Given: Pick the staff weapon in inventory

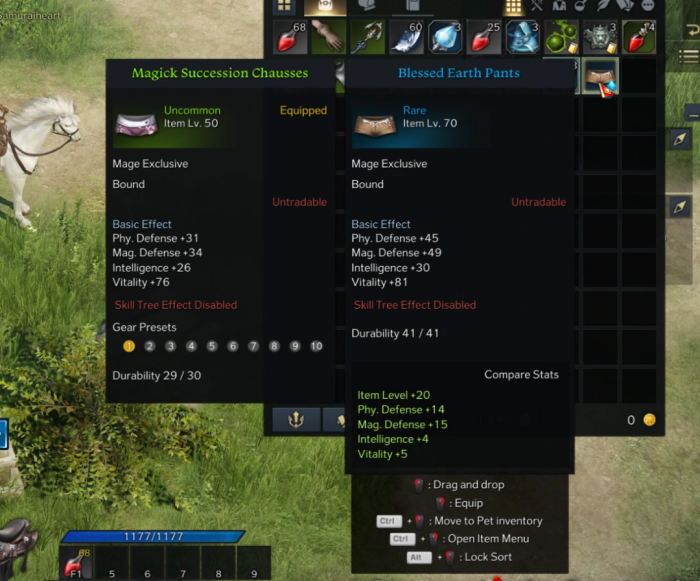Looking at the screenshot, I should pyautogui.click(x=367, y=37).
